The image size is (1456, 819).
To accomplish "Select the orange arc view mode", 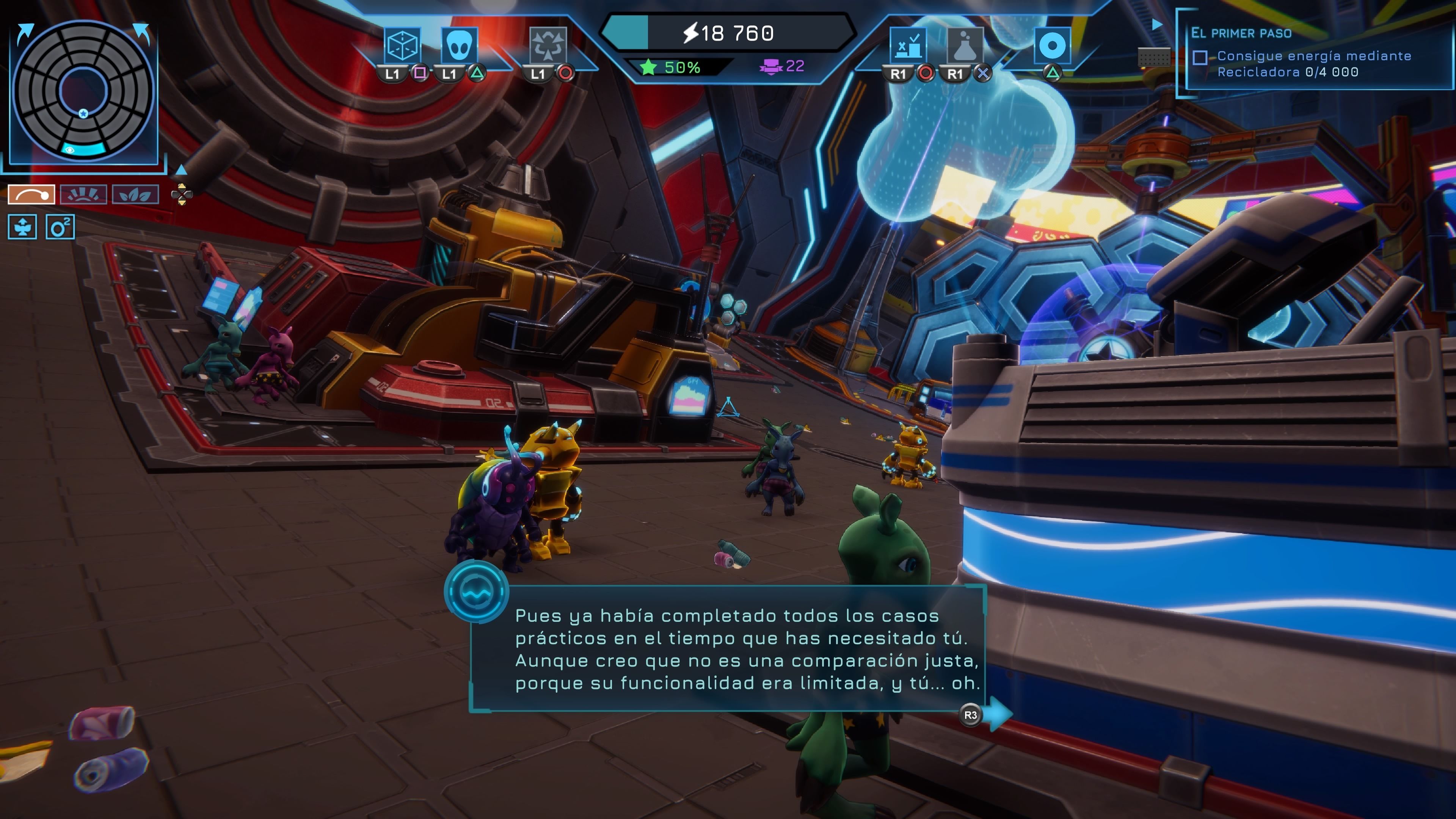I will pyautogui.click(x=31, y=195).
